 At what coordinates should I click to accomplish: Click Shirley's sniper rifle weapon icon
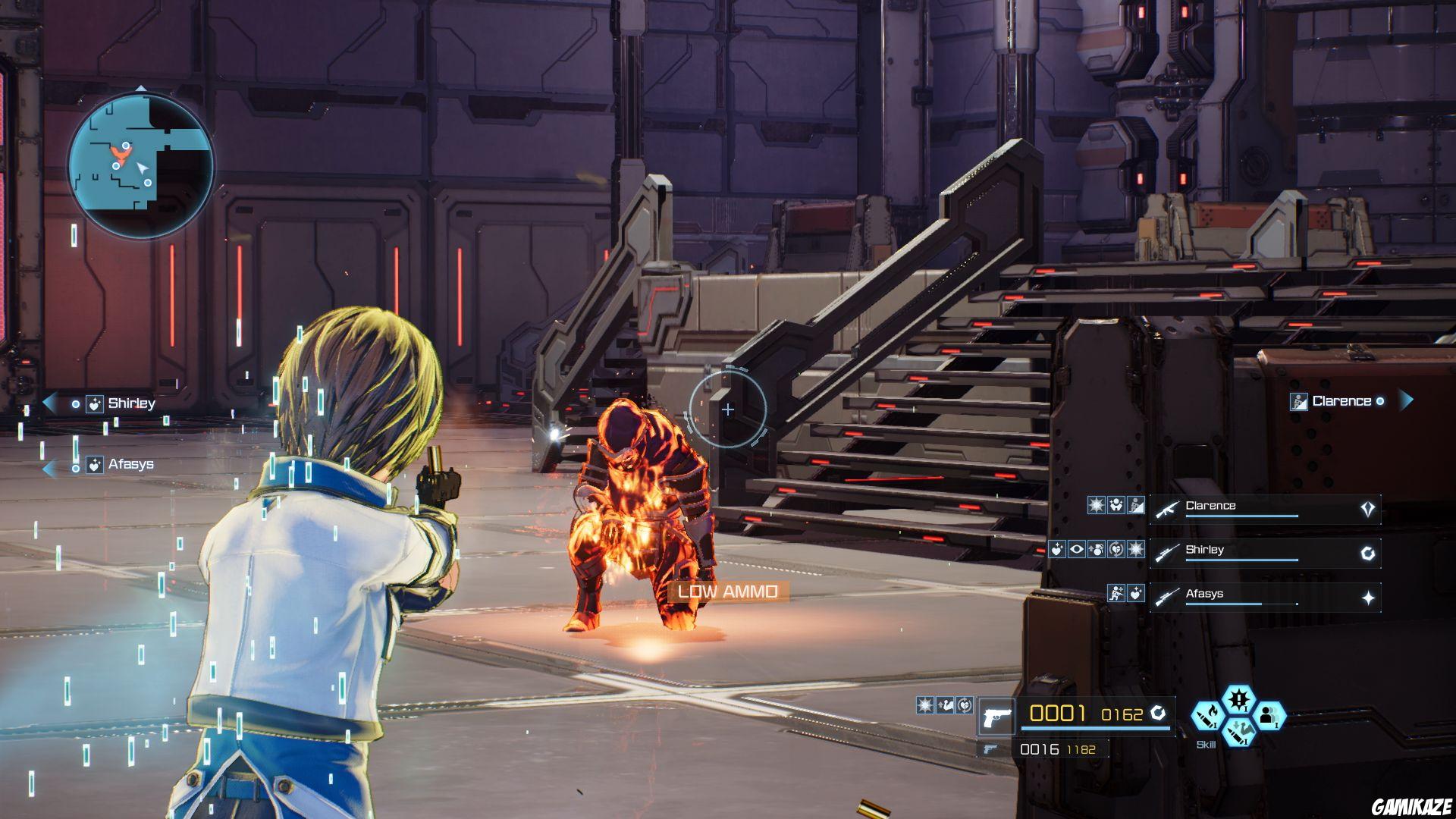coord(1167,553)
